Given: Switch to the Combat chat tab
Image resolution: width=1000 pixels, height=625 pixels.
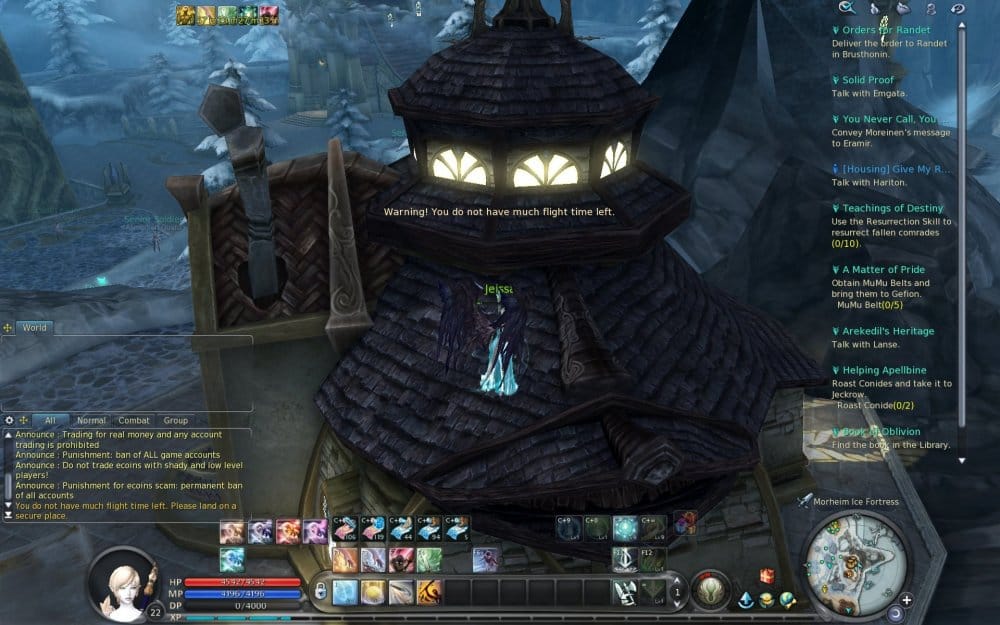Looking at the screenshot, I should coord(134,421).
